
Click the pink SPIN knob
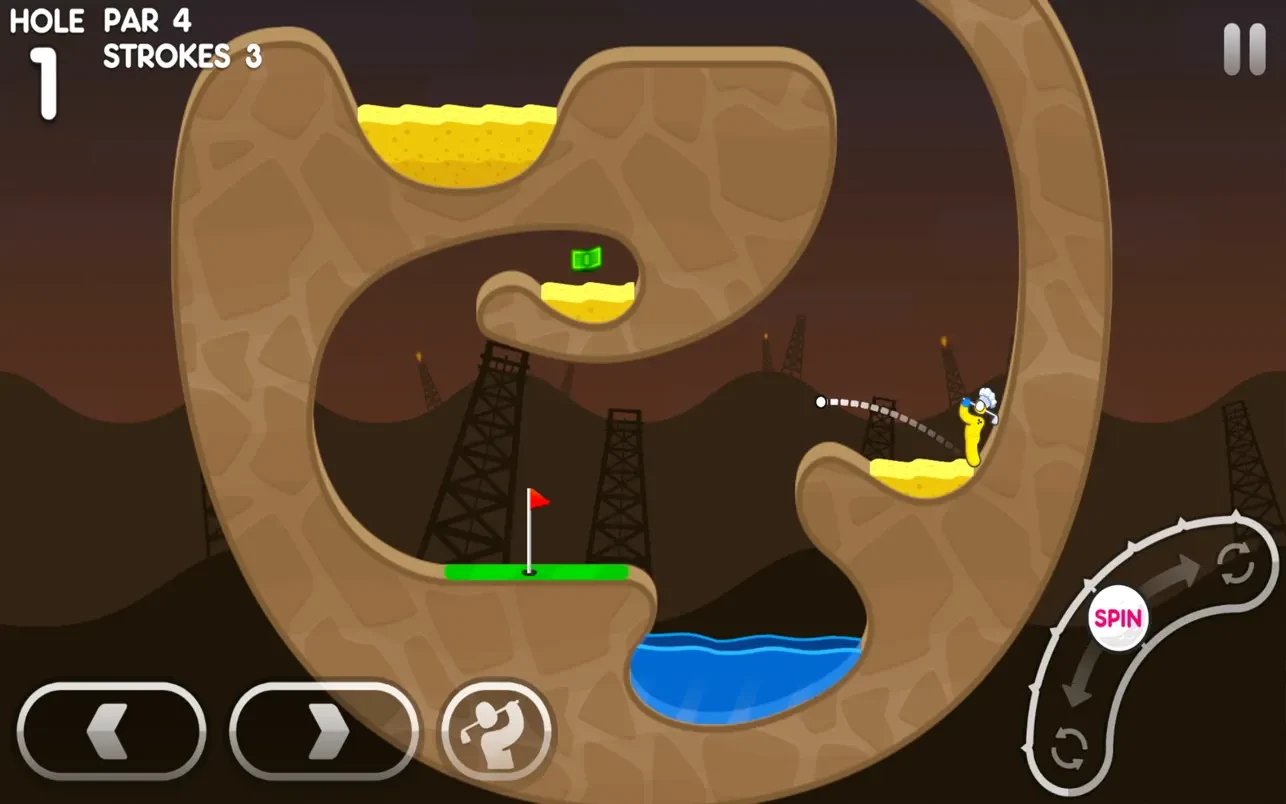1118,617
